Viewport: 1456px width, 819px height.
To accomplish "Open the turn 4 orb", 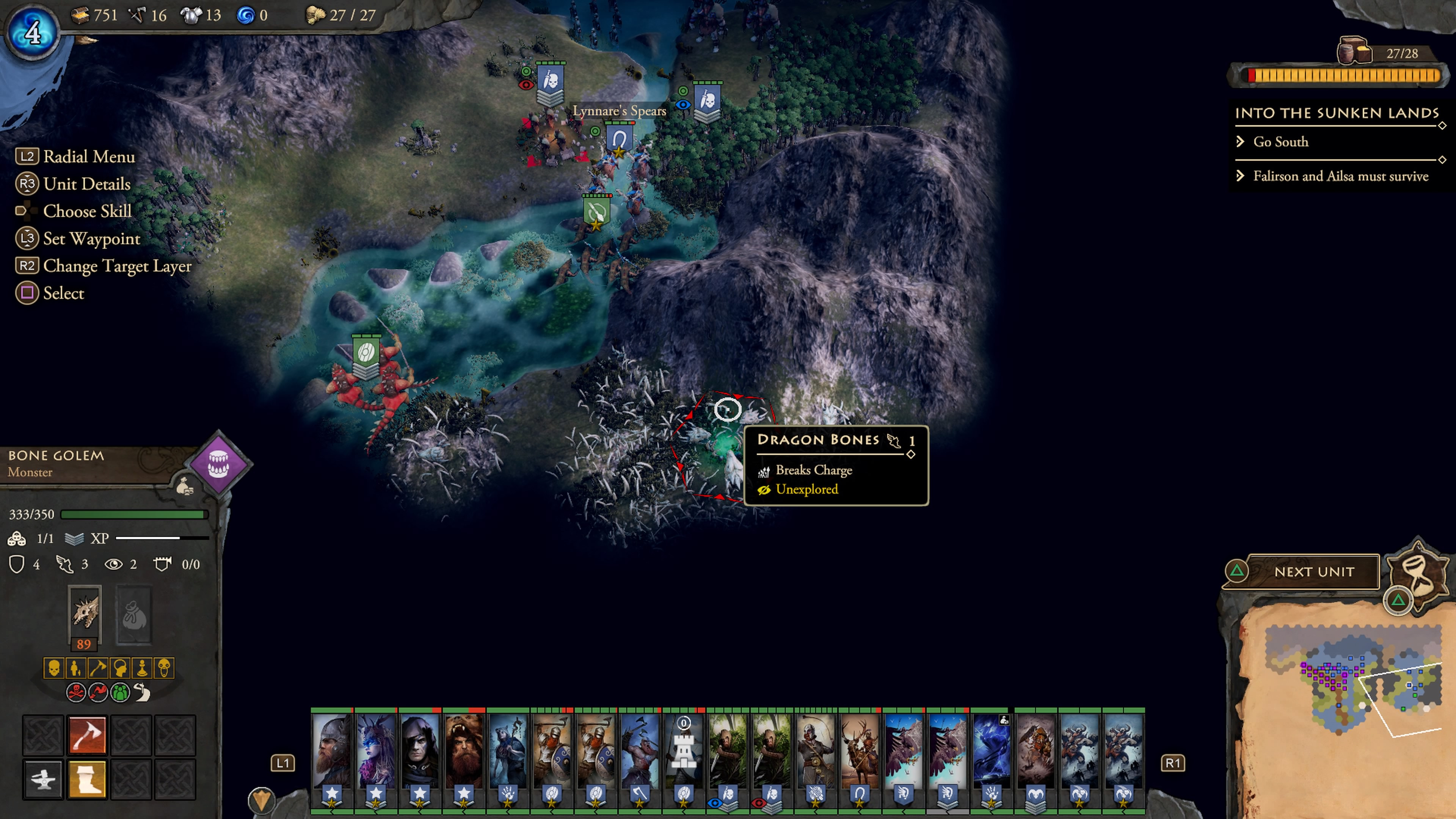I will 32,32.
